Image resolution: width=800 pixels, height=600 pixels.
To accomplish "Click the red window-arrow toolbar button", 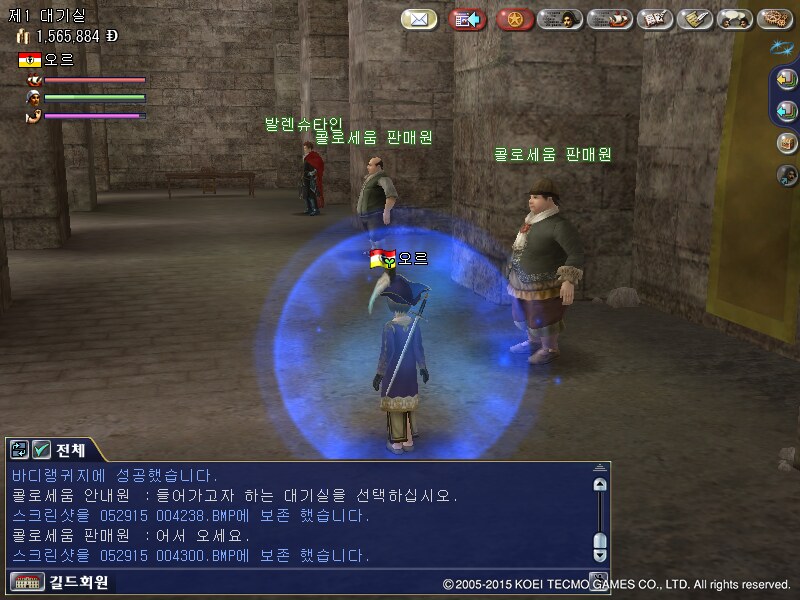I will (467, 19).
